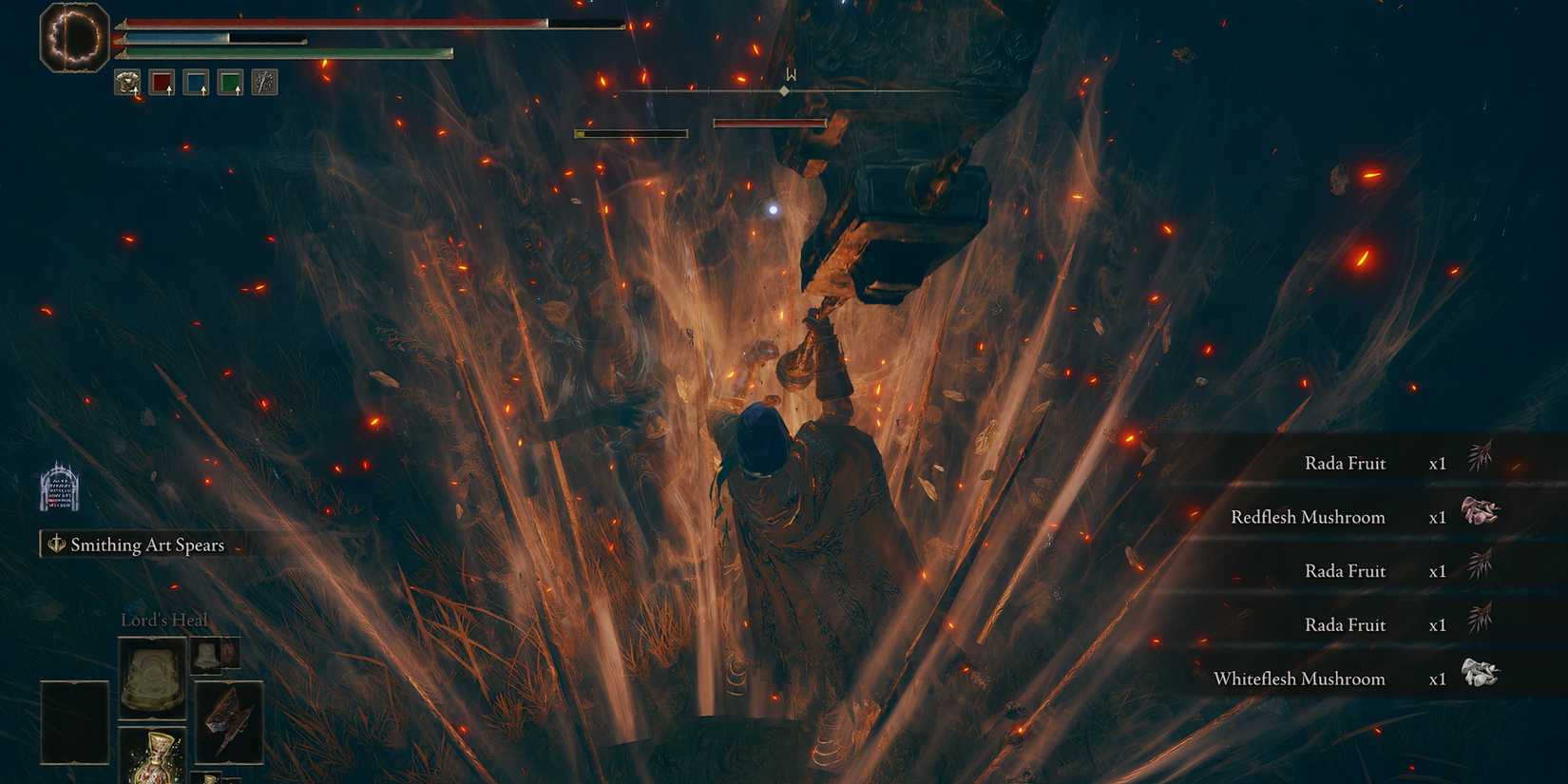Click the west marker on the compass bar
Viewport: 1568px width, 784px height.
(x=792, y=73)
